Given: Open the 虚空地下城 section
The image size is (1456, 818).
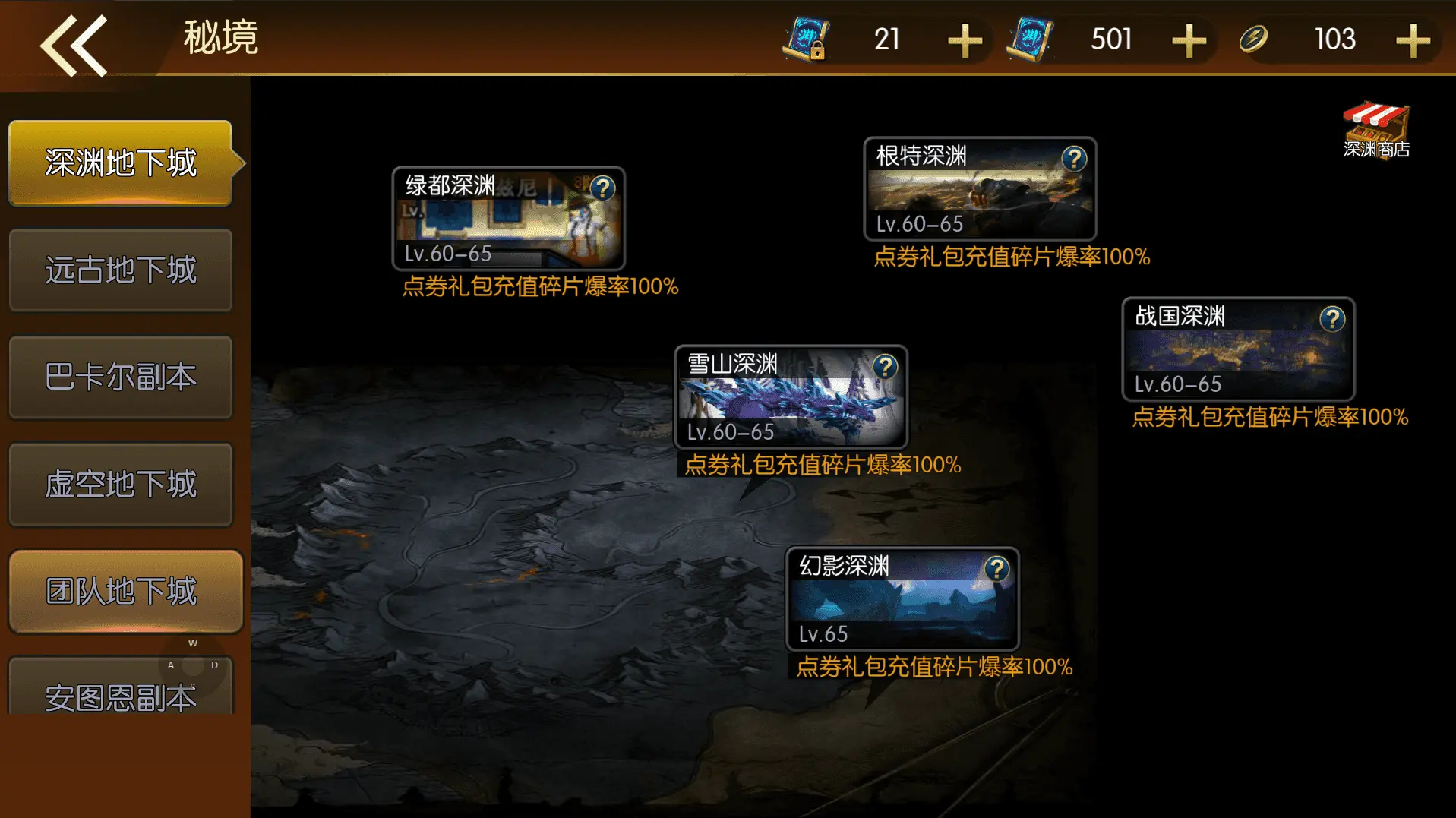Looking at the screenshot, I should pos(122,485).
